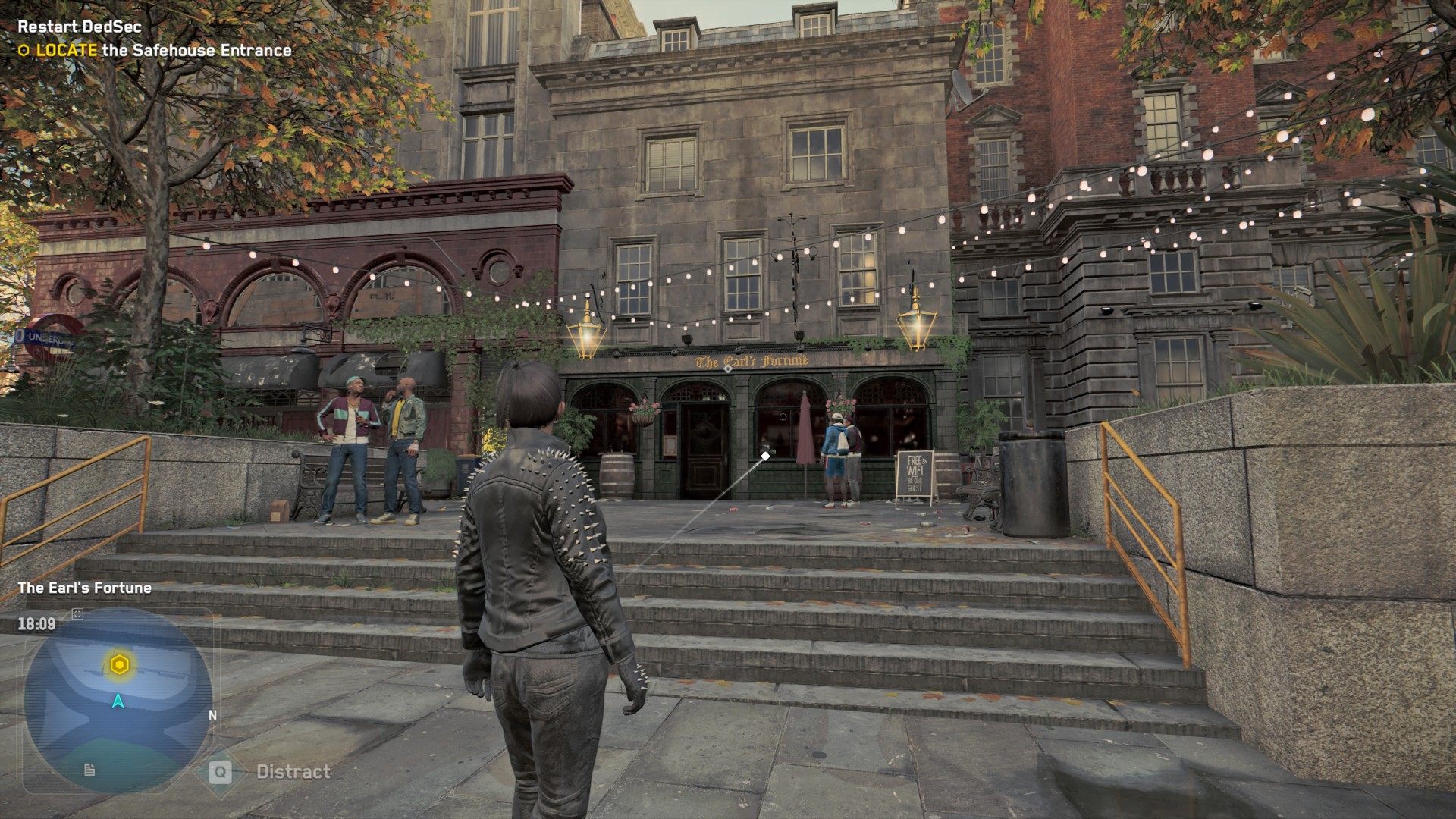1456x819 pixels.
Task: Click the circular minimap
Action: pos(118,701)
